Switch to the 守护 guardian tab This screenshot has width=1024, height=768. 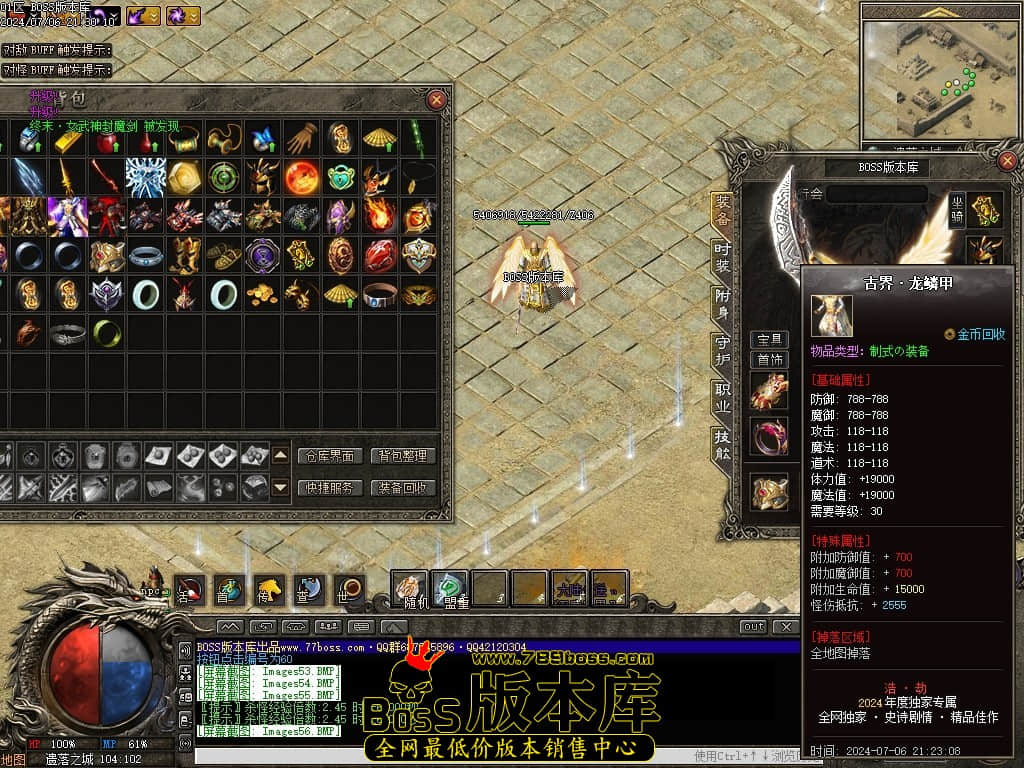(x=722, y=350)
